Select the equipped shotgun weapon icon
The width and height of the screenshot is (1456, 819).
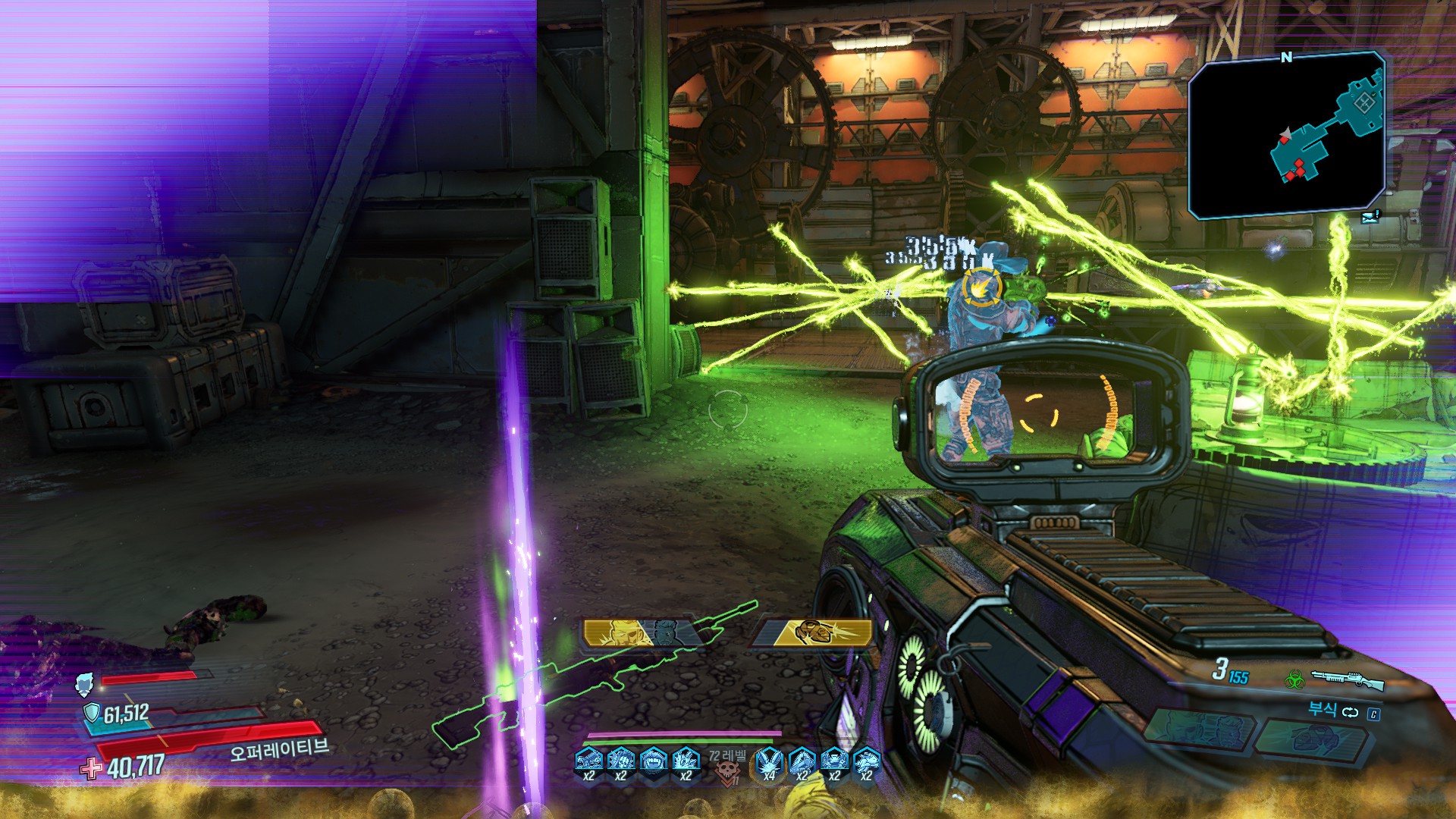(x=1348, y=679)
